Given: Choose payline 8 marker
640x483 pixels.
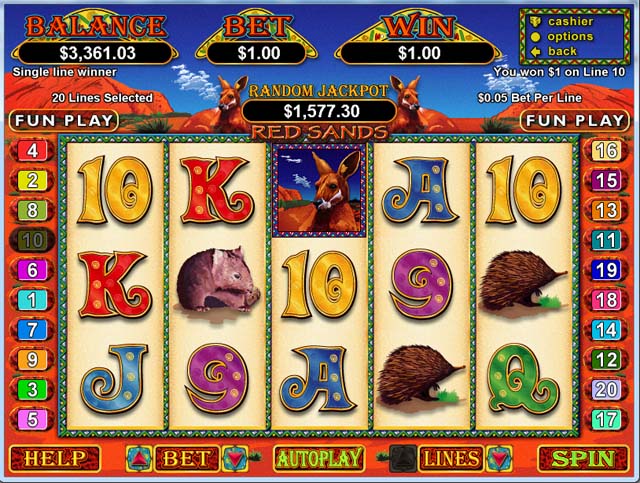Looking at the screenshot, I should pos(32,211).
